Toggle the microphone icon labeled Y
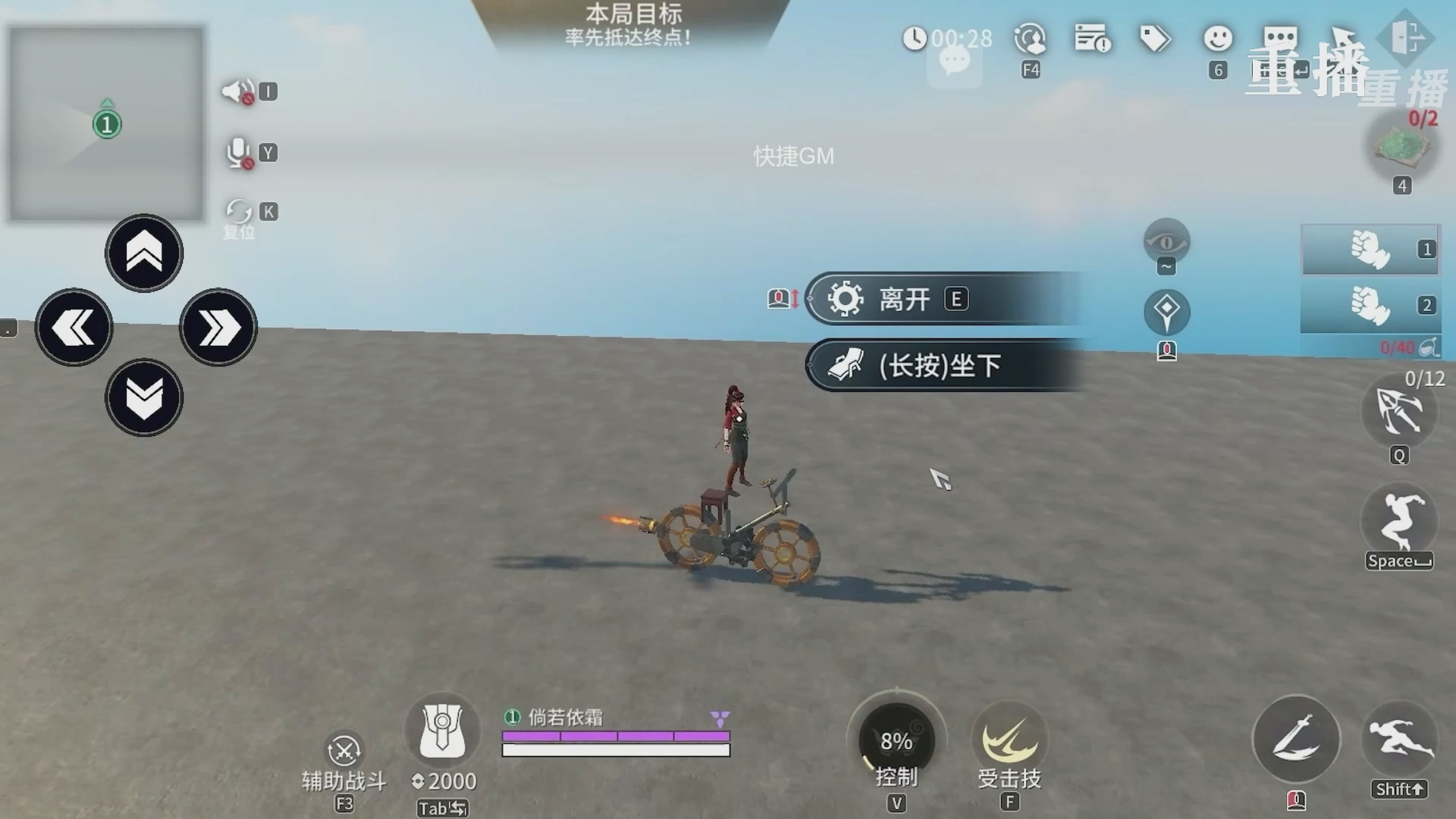Image resolution: width=1456 pixels, height=819 pixels. [237, 152]
